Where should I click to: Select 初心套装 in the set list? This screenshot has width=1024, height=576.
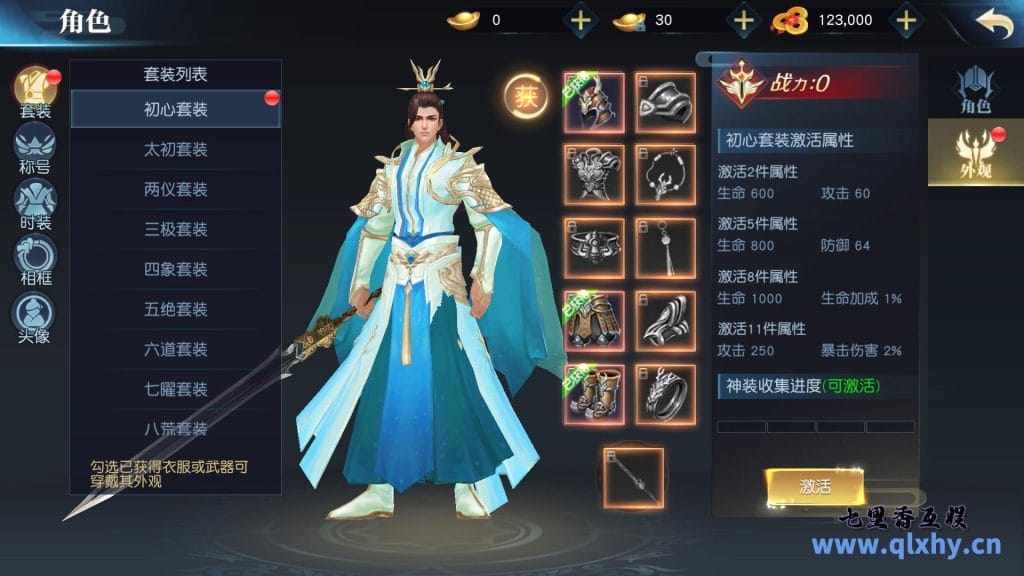click(x=175, y=109)
